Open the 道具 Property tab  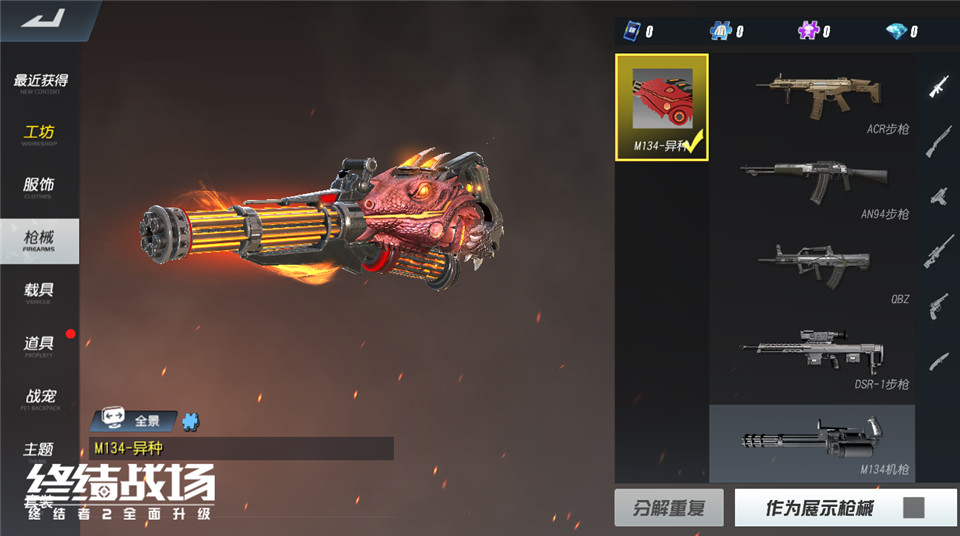[x=40, y=346]
